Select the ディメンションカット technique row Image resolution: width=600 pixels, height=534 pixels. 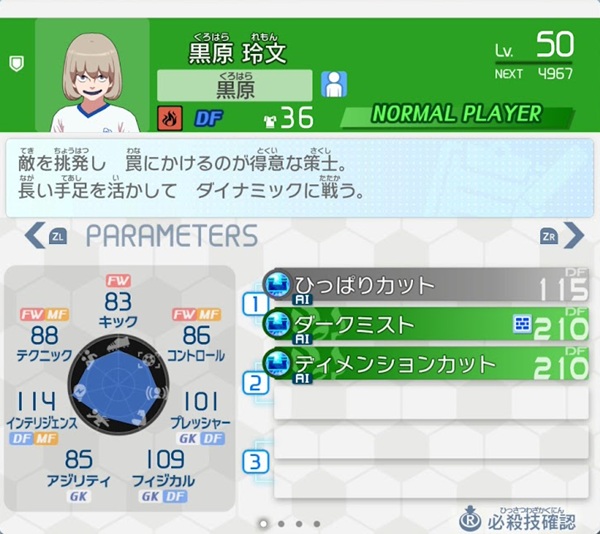[x=425, y=363]
